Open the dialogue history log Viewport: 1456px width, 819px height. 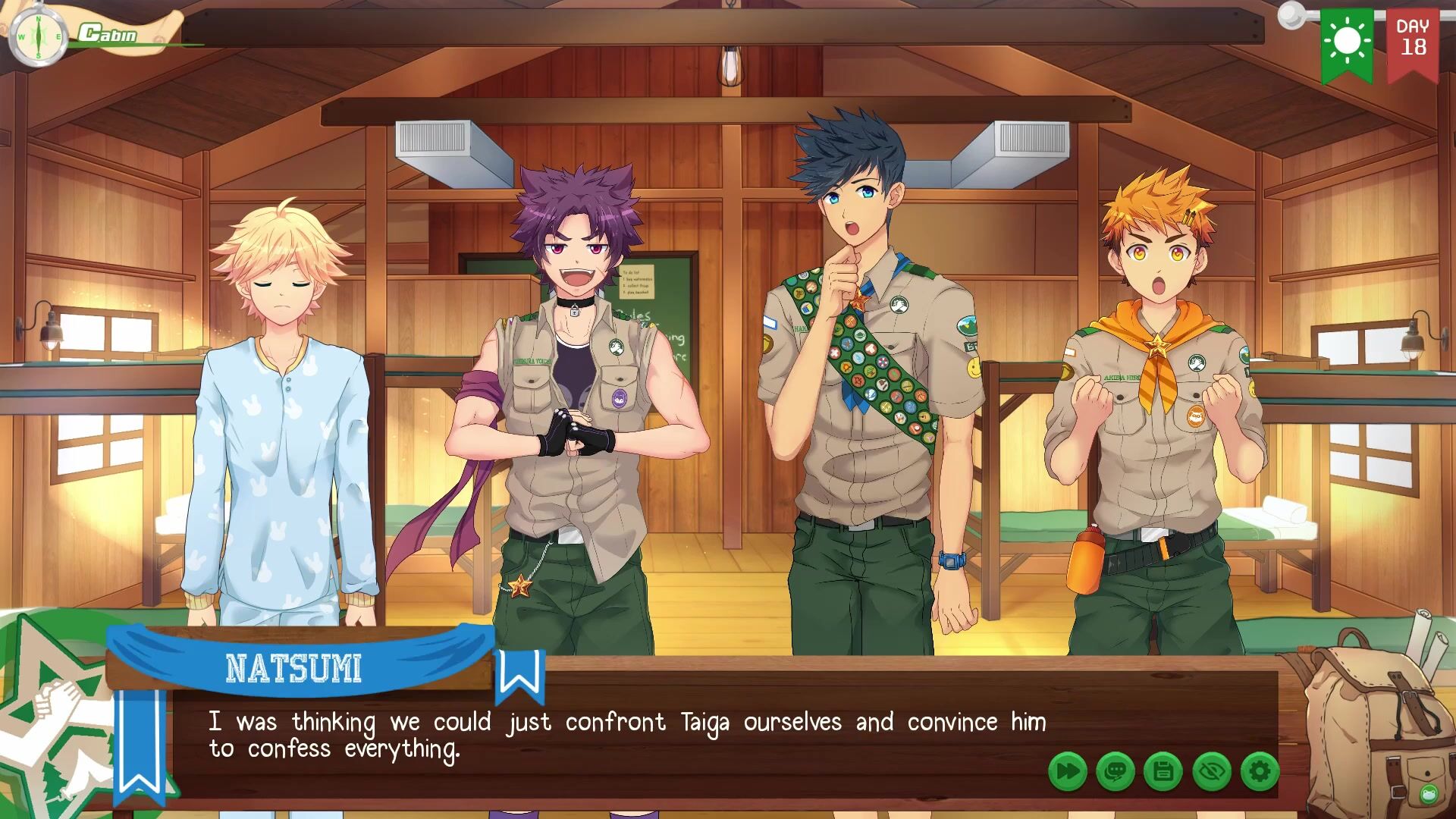pos(1116,772)
